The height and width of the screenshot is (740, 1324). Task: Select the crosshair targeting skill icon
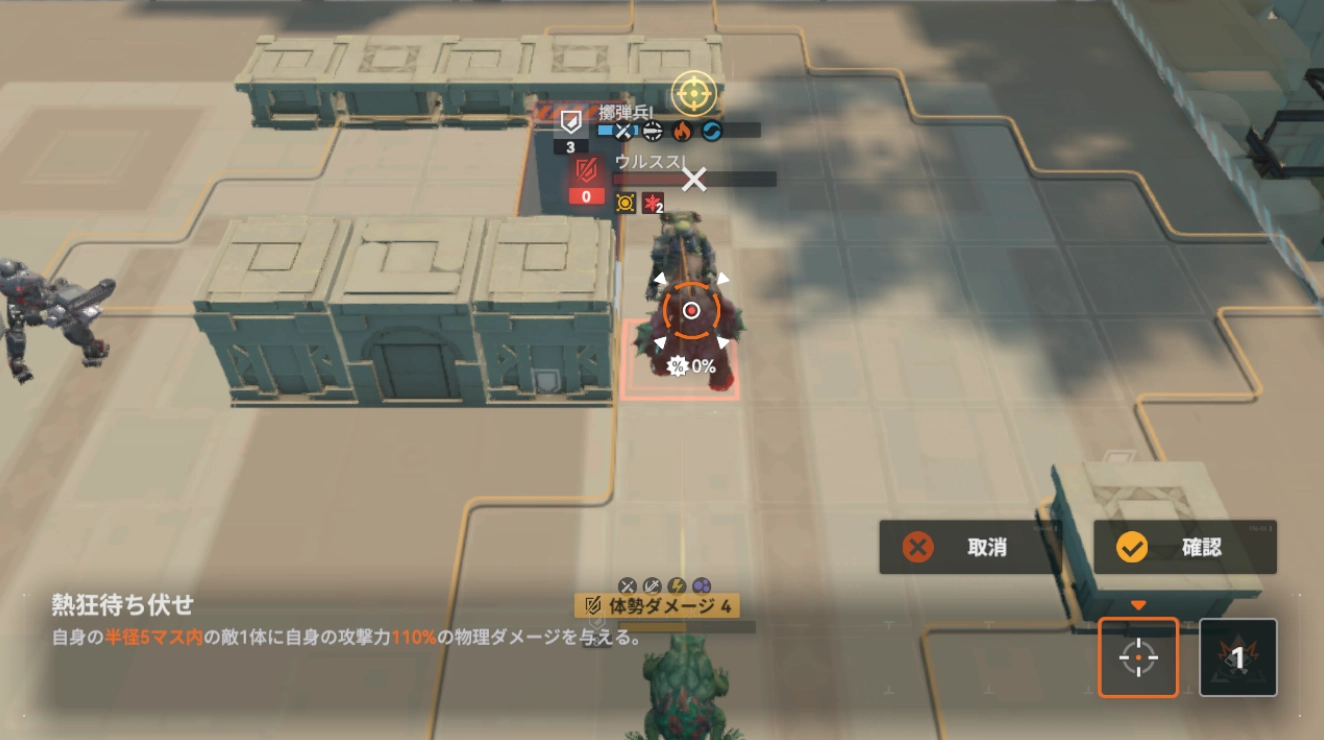pyautogui.click(x=1137, y=657)
